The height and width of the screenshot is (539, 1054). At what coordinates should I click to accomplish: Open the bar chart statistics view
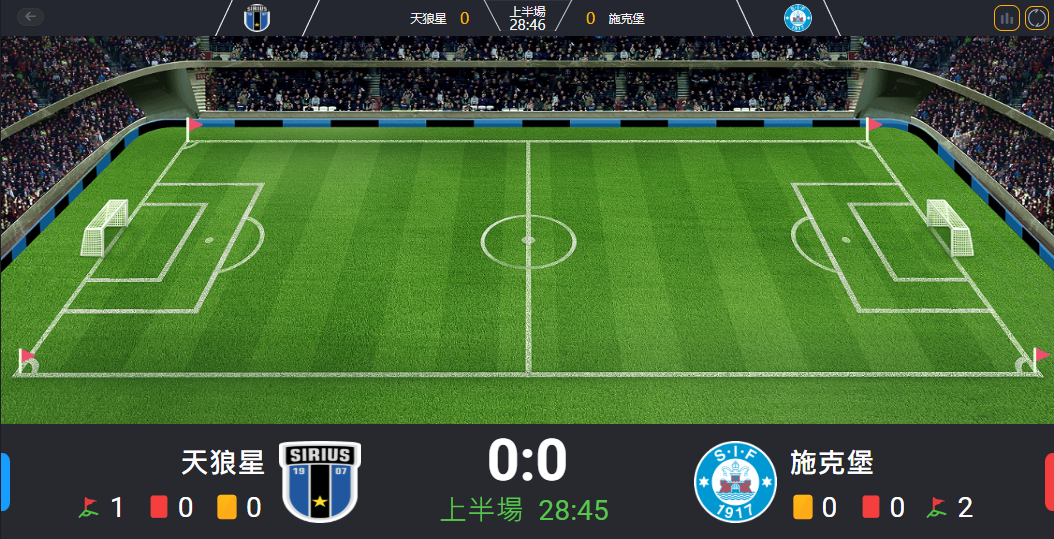pos(1007,18)
